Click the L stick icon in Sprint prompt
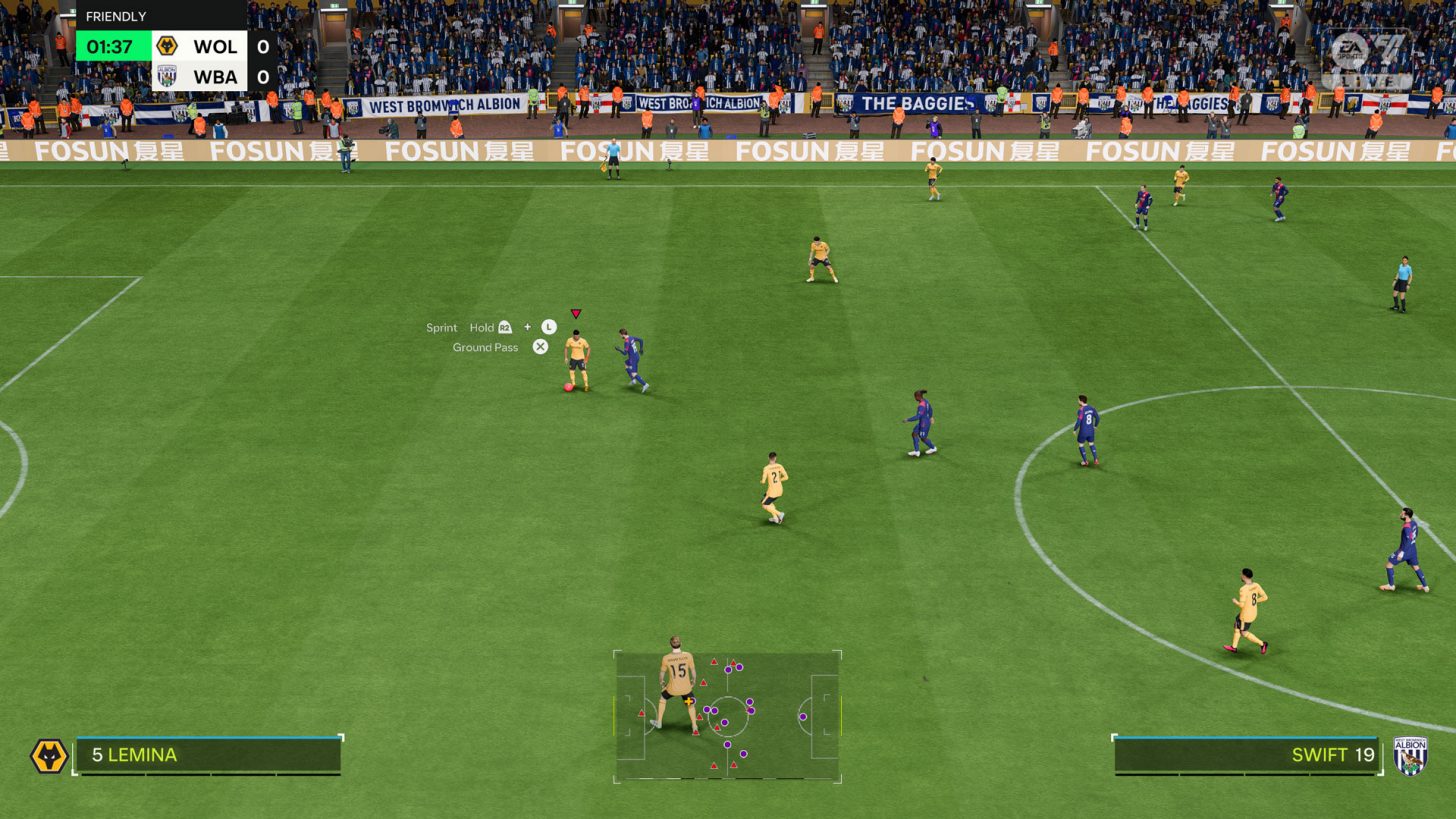Image resolution: width=1456 pixels, height=819 pixels. [546, 327]
